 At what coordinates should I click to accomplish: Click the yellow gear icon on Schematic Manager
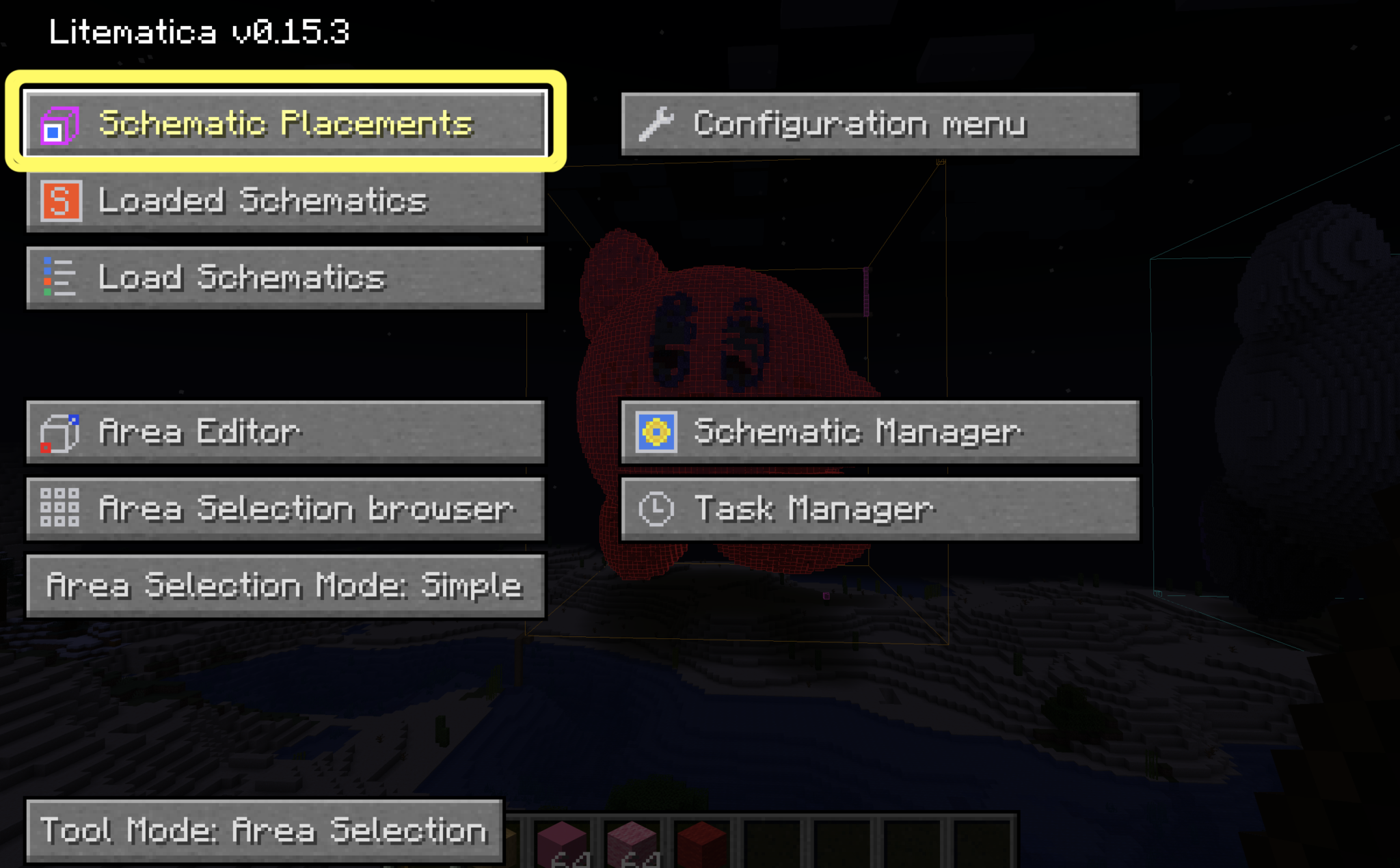pyautogui.click(x=655, y=431)
